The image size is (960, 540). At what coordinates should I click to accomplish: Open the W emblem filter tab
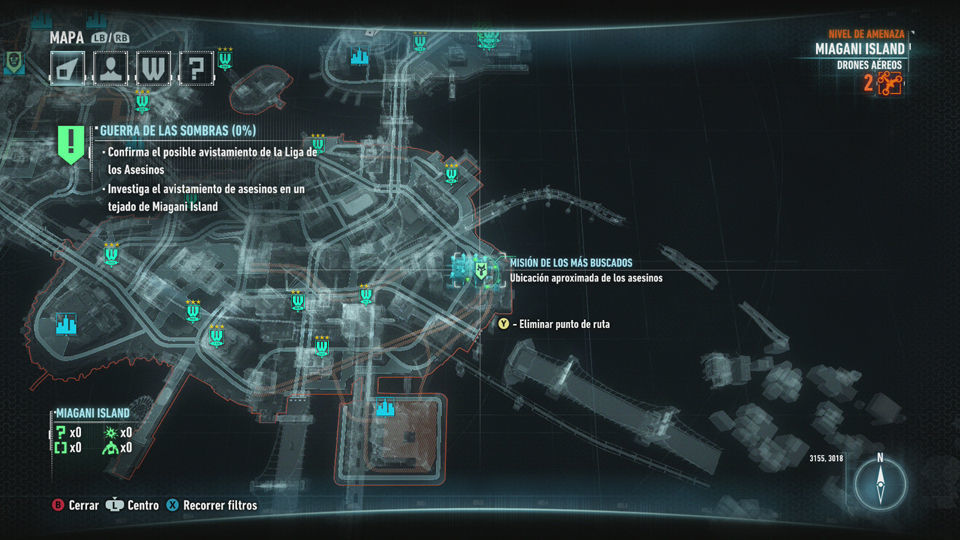point(153,68)
